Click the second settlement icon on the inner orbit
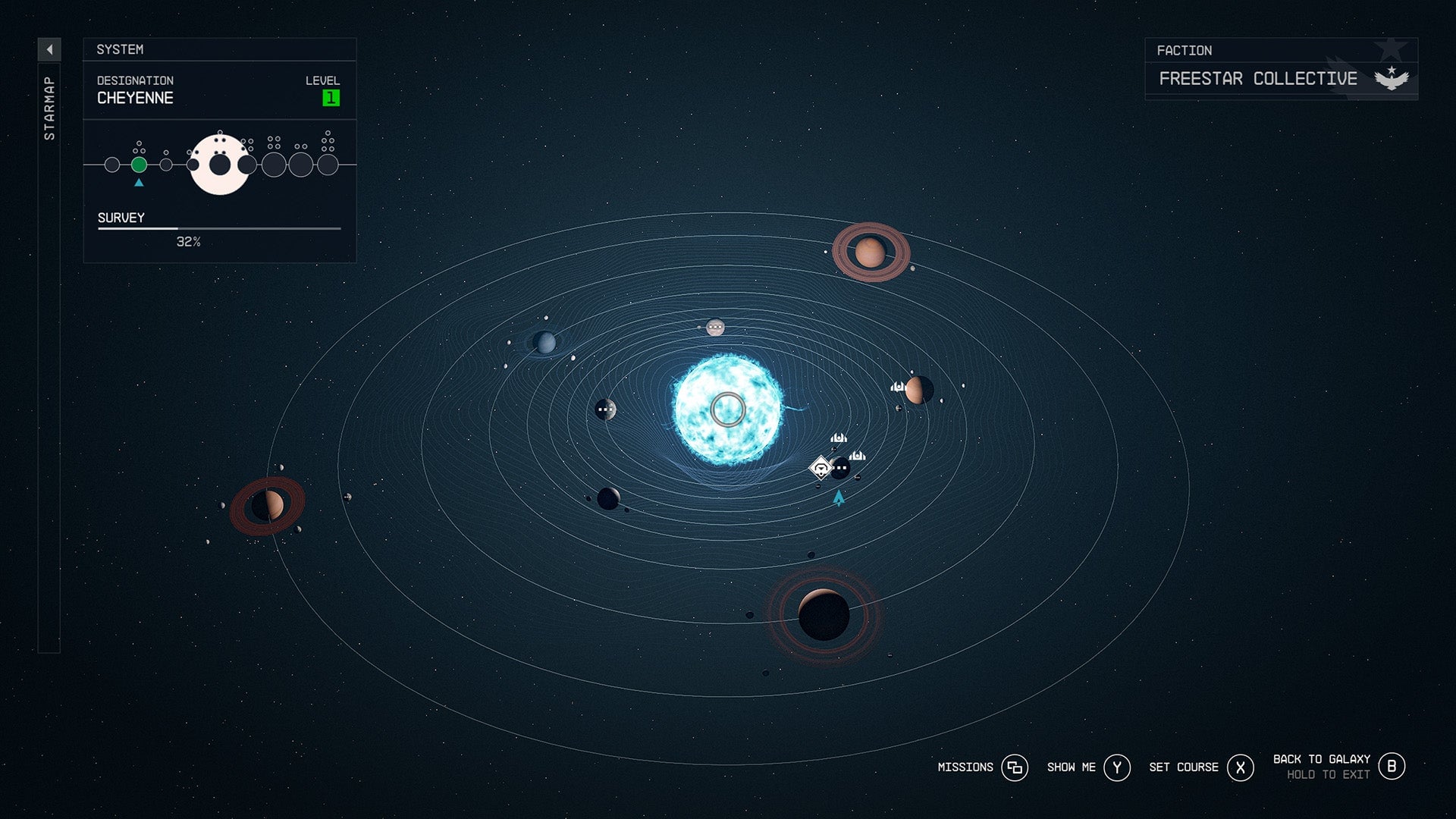Image resolution: width=1456 pixels, height=819 pixels. tap(858, 455)
